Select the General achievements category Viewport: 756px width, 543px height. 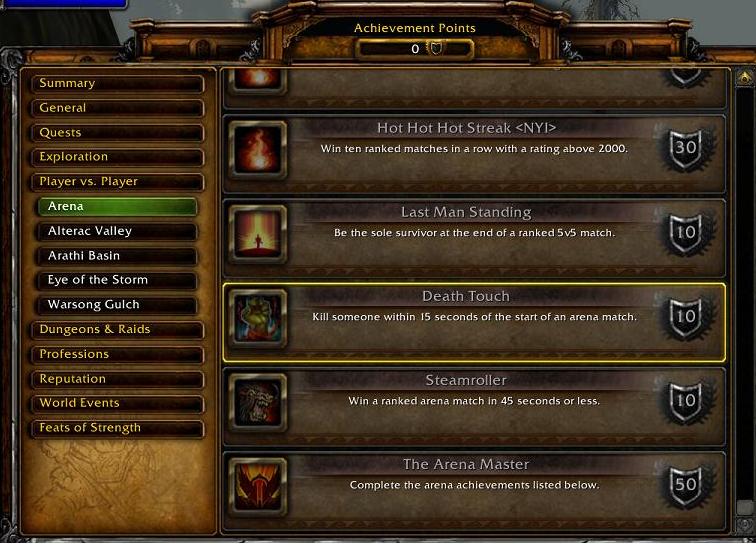coord(118,108)
